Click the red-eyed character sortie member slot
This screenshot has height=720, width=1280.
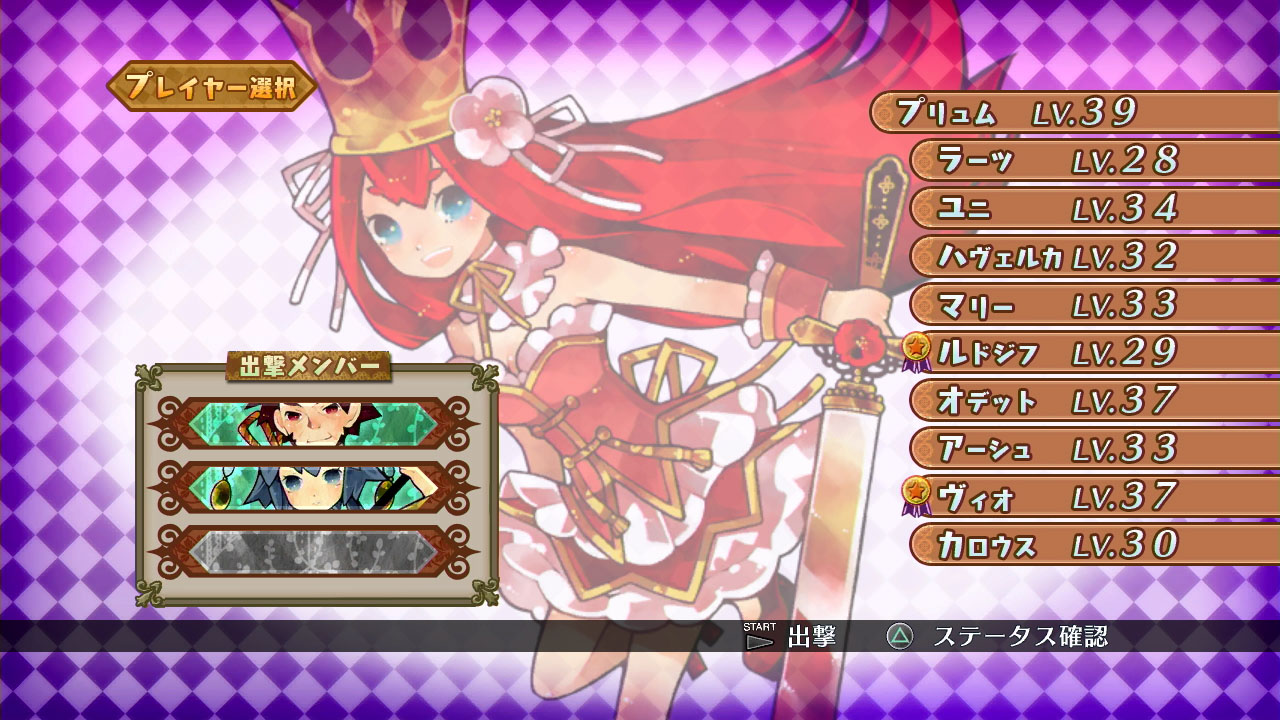pyautogui.click(x=315, y=423)
